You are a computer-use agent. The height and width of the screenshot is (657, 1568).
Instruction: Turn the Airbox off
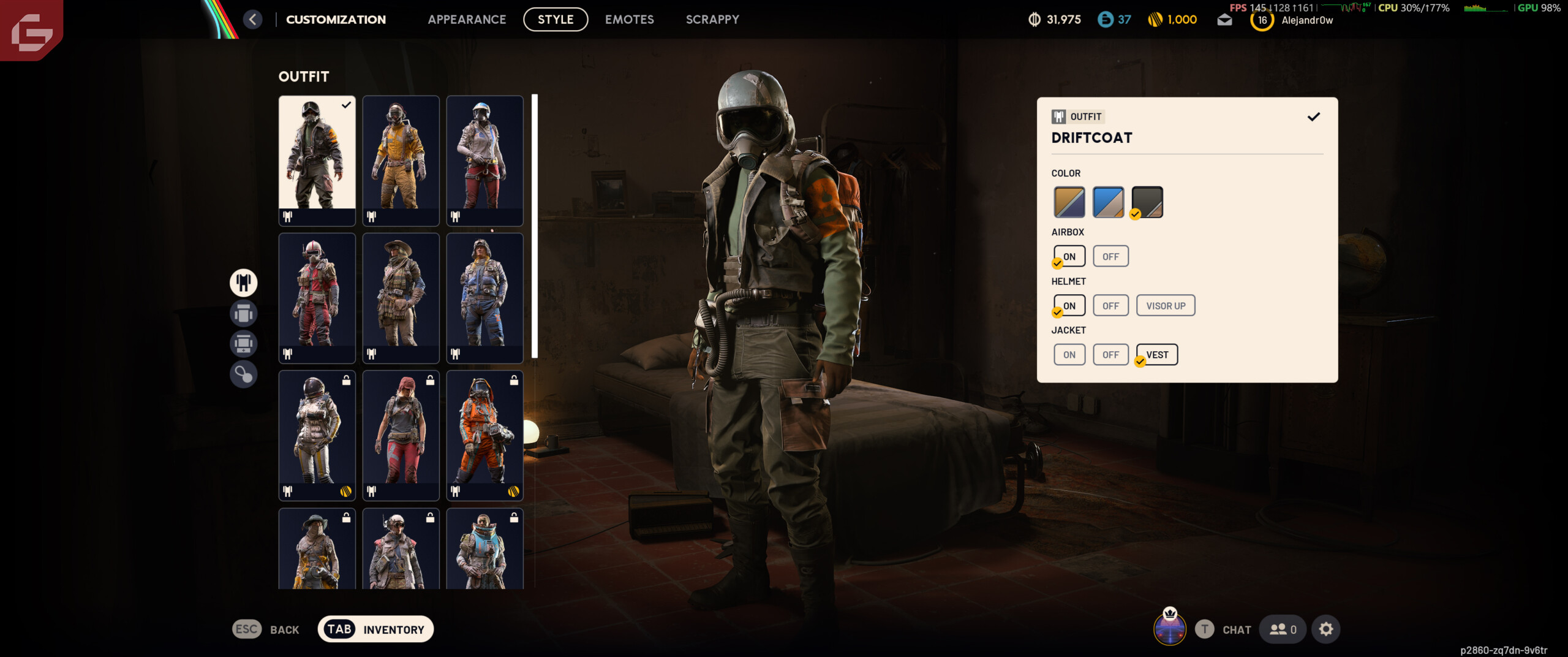coord(1110,257)
